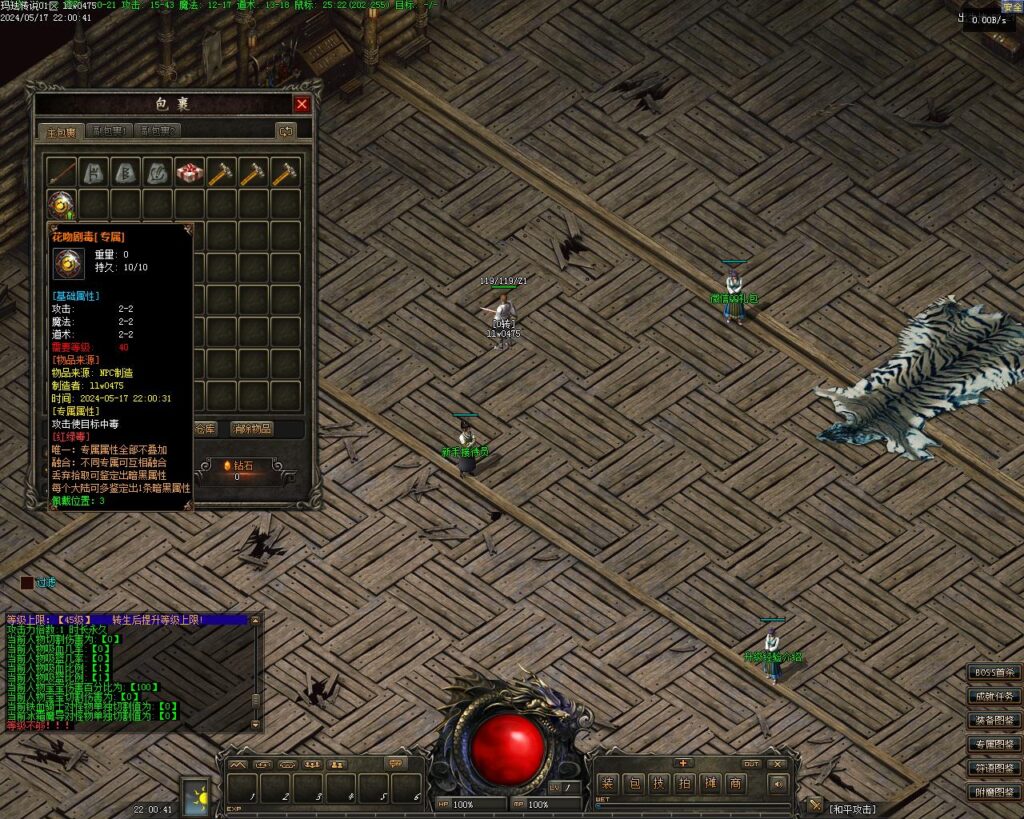1024x819 pixels.
Task: Close the 包裹 inventory window
Action: click(302, 104)
